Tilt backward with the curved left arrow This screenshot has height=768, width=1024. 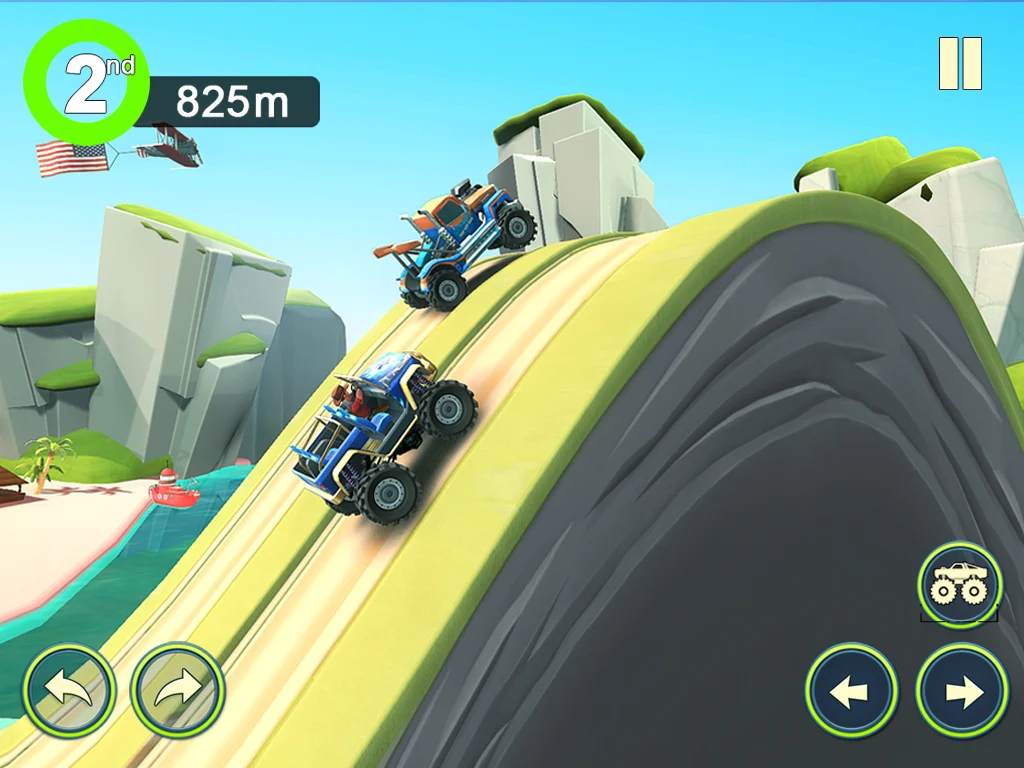(x=69, y=690)
